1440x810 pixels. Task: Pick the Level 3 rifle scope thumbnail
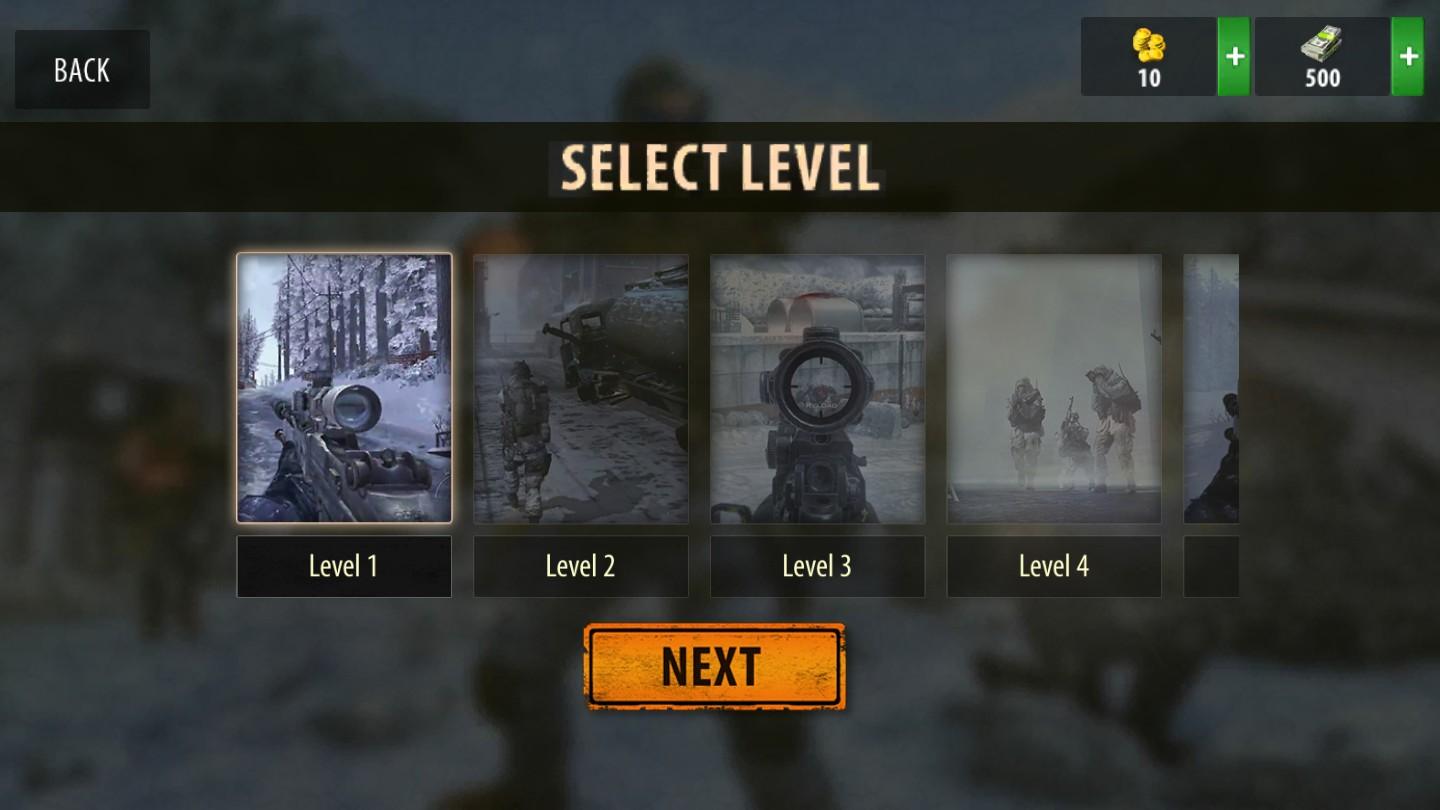(817, 388)
